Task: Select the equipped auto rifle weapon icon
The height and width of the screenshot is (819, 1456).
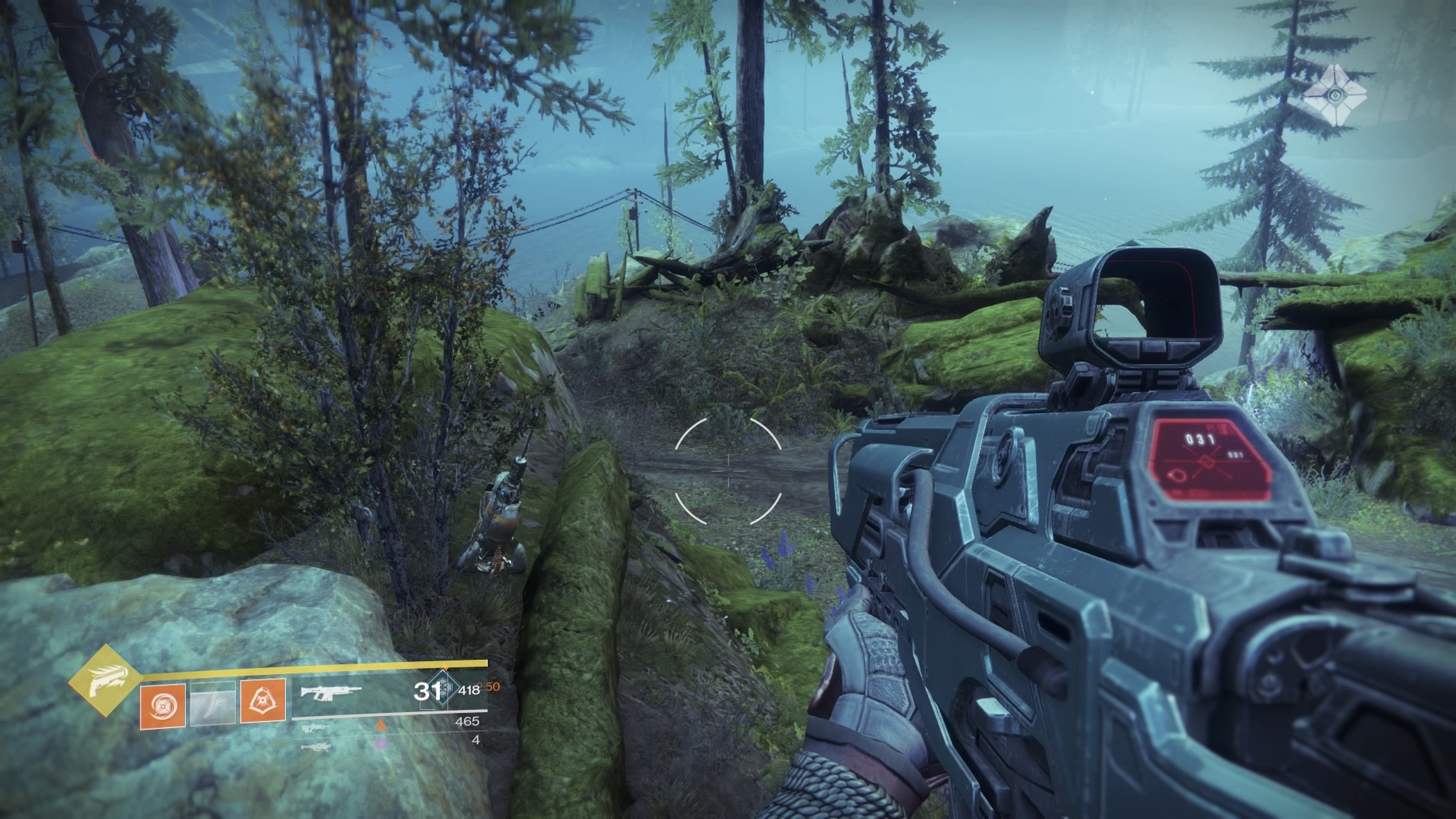Action: [x=331, y=692]
